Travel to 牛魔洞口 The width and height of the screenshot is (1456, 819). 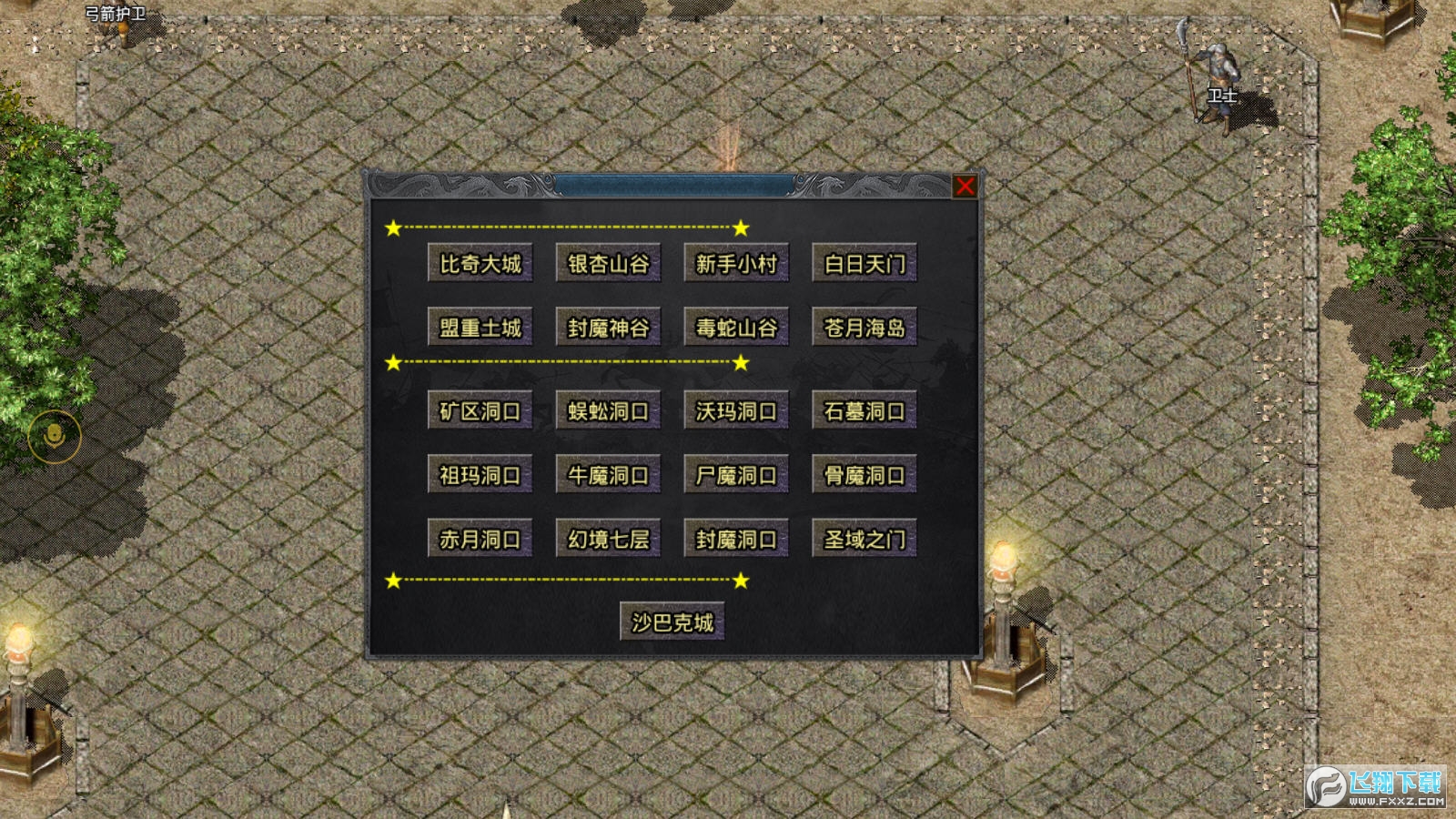[608, 475]
